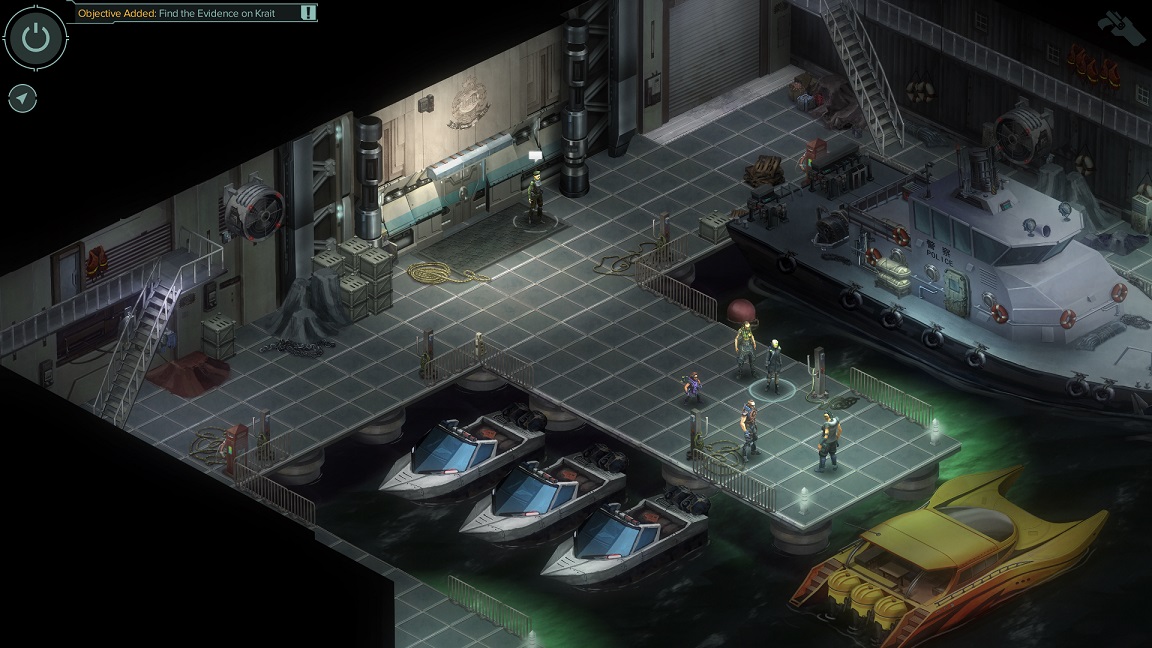Click the arrow compass icon
Viewport: 1152px width, 648px height.
point(23,98)
